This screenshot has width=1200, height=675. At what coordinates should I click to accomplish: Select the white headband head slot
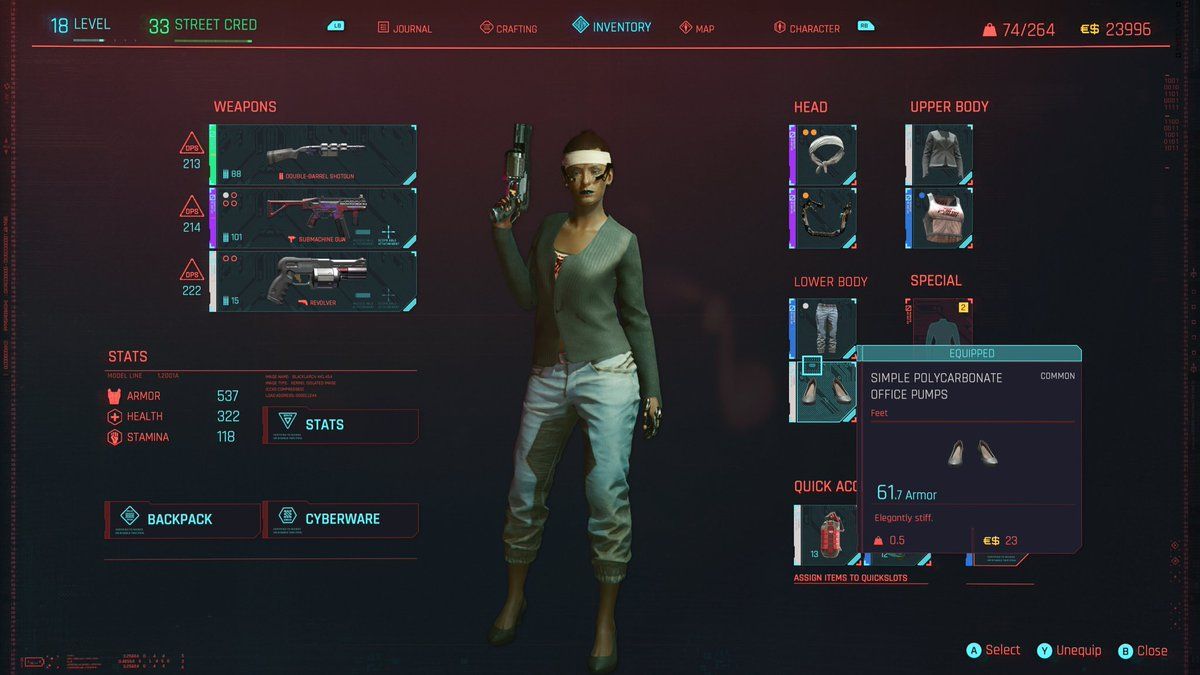pos(823,155)
